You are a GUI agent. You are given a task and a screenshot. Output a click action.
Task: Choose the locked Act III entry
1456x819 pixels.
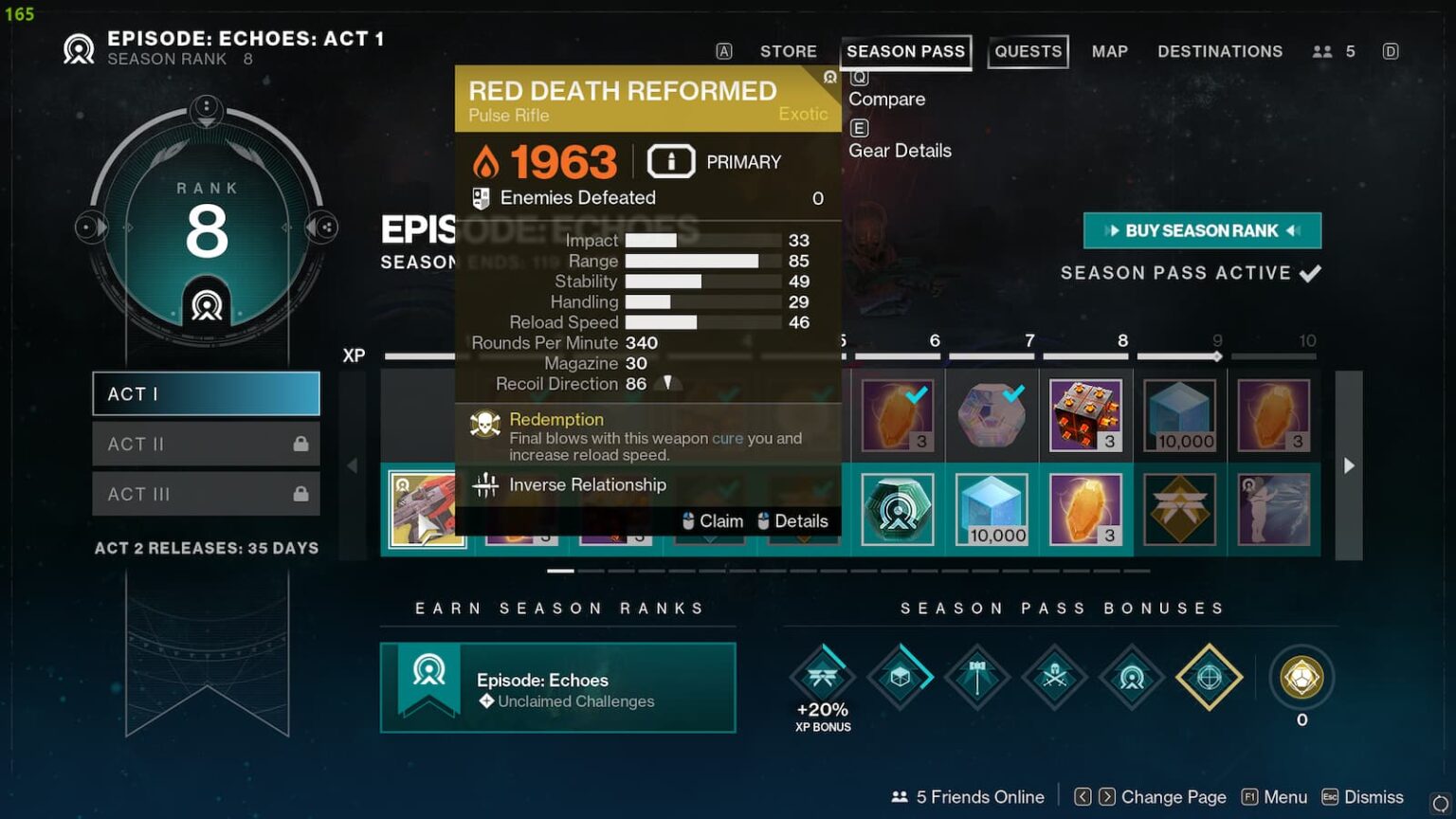[206, 494]
